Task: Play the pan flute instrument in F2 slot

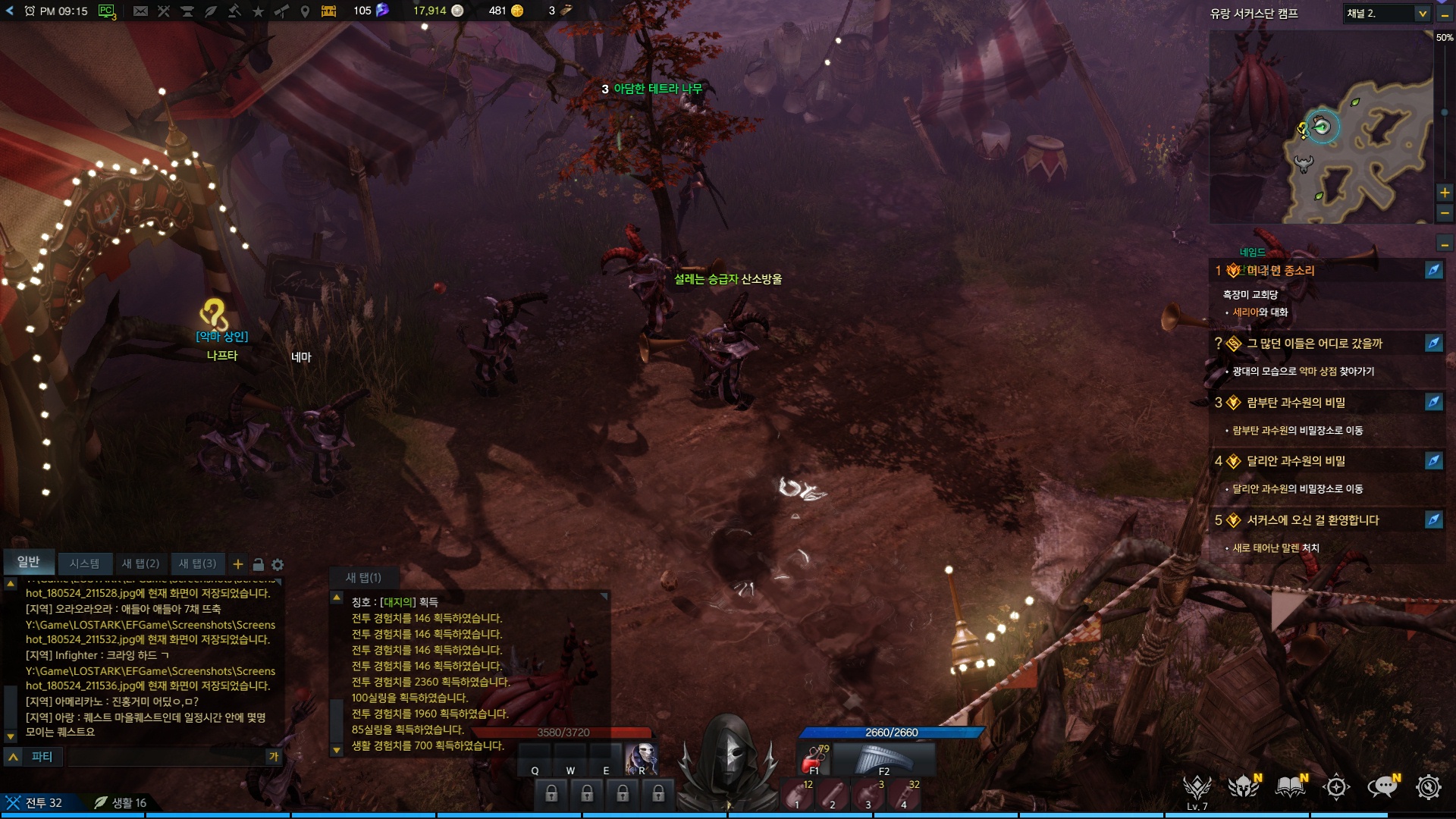Action: (x=884, y=759)
